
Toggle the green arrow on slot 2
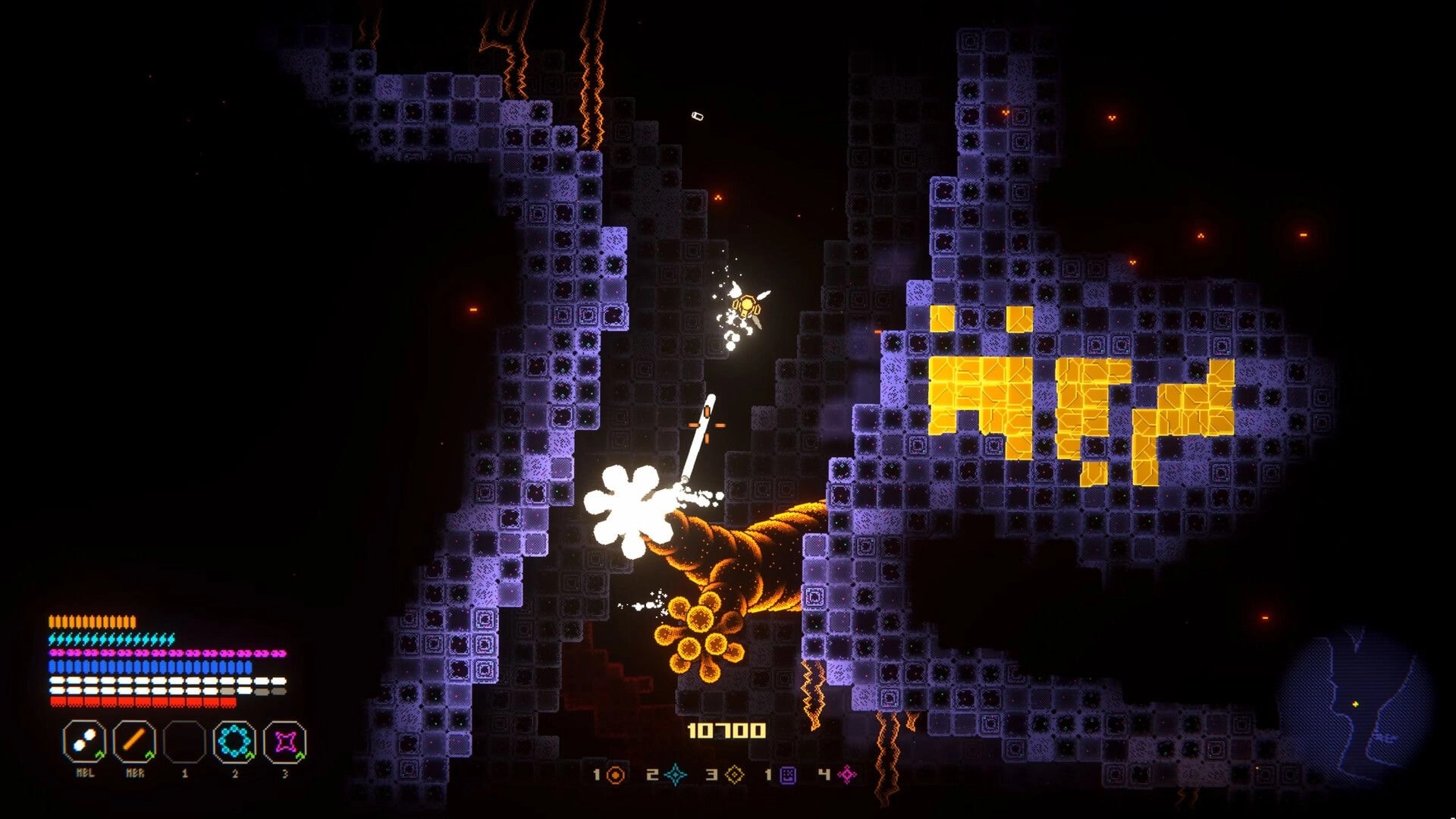tap(249, 755)
